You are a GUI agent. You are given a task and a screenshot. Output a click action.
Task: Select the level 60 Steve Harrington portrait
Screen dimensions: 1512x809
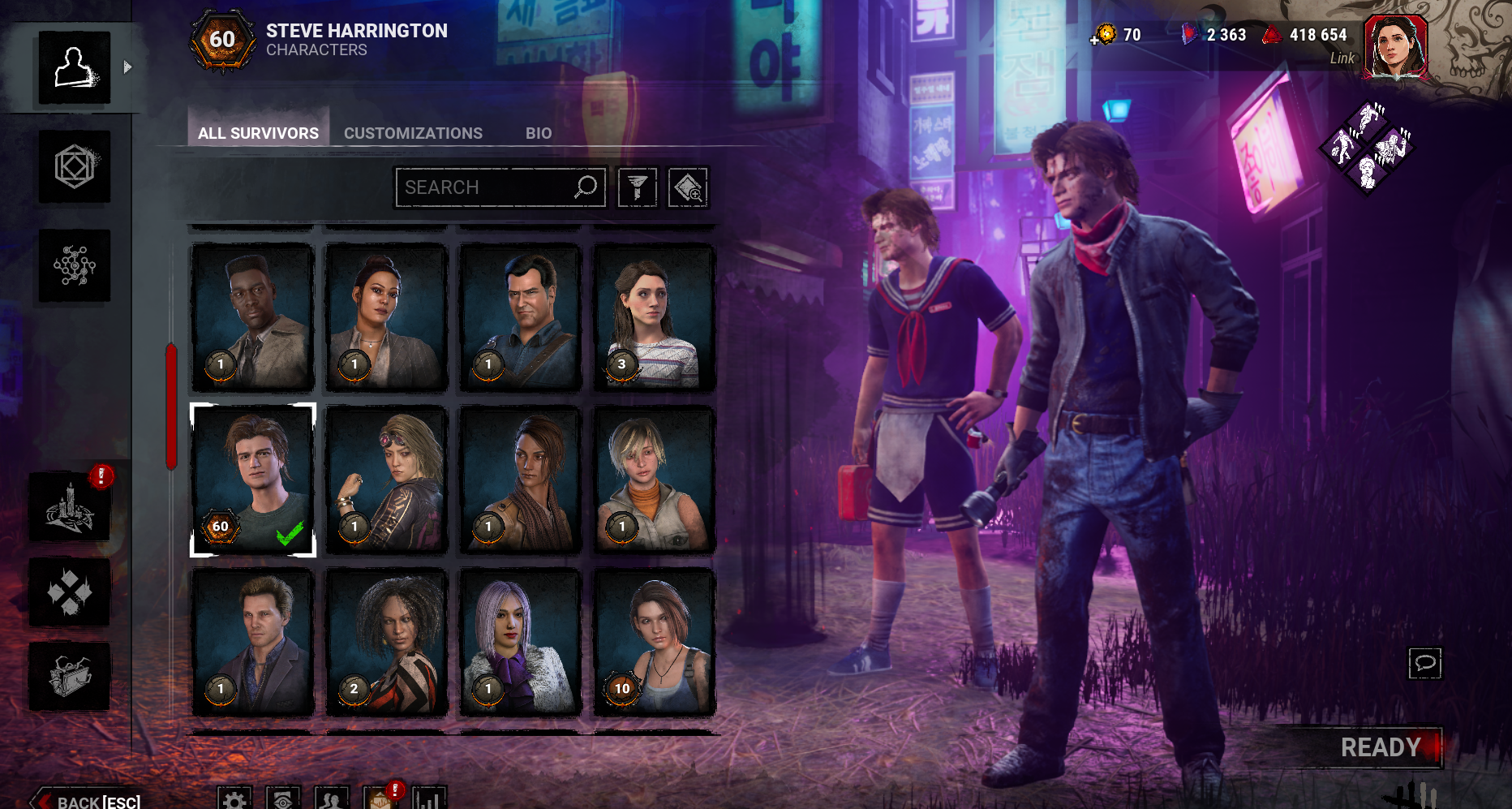click(x=252, y=480)
